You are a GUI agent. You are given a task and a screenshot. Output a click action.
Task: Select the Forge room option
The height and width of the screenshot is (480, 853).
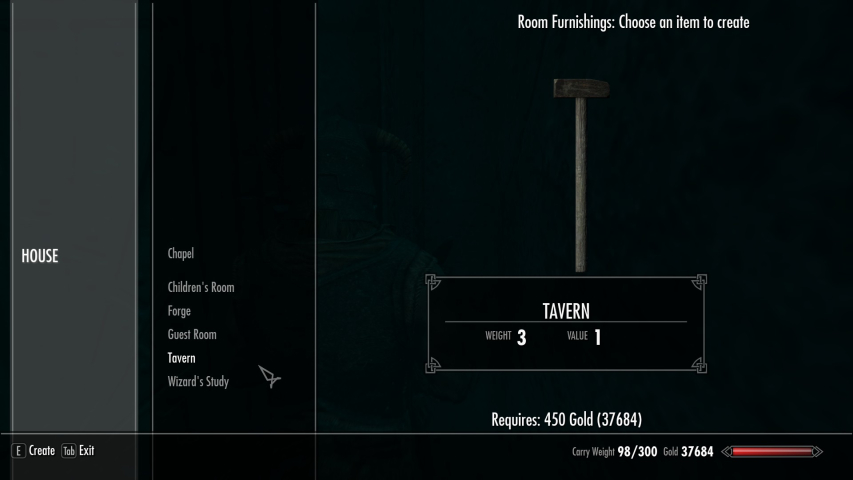(179, 311)
